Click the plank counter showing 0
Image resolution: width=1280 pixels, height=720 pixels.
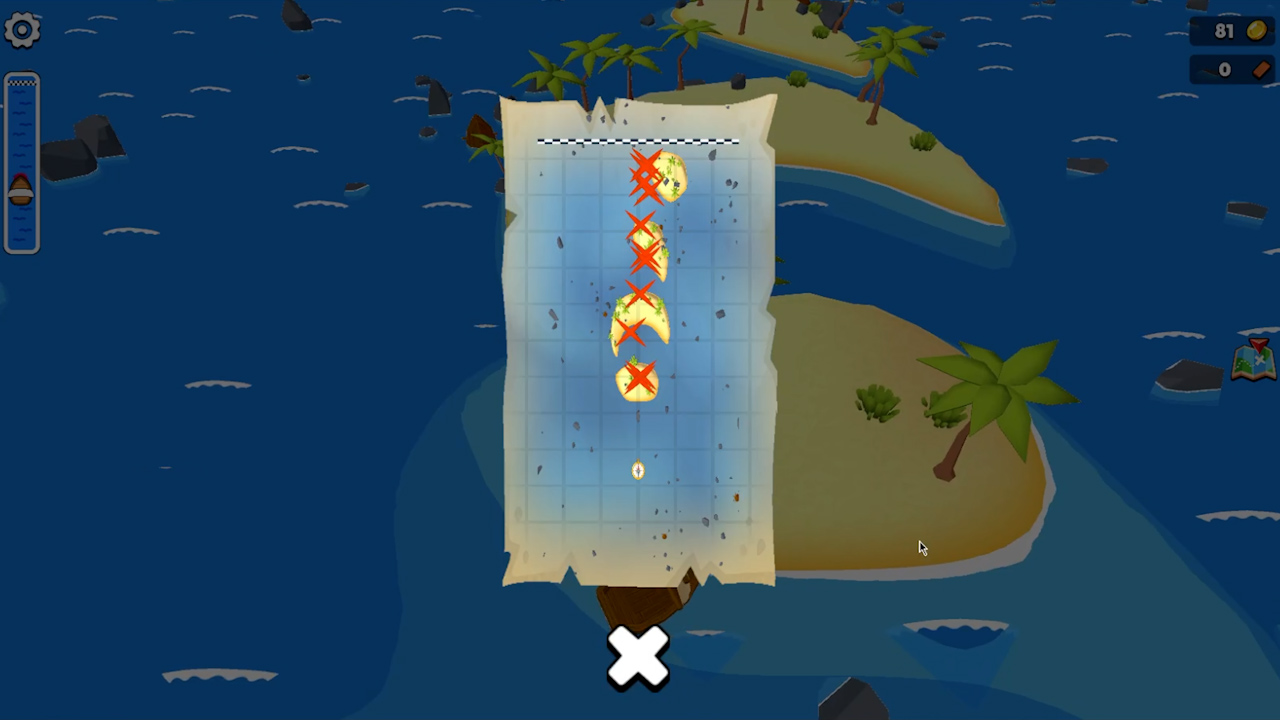[1224, 69]
